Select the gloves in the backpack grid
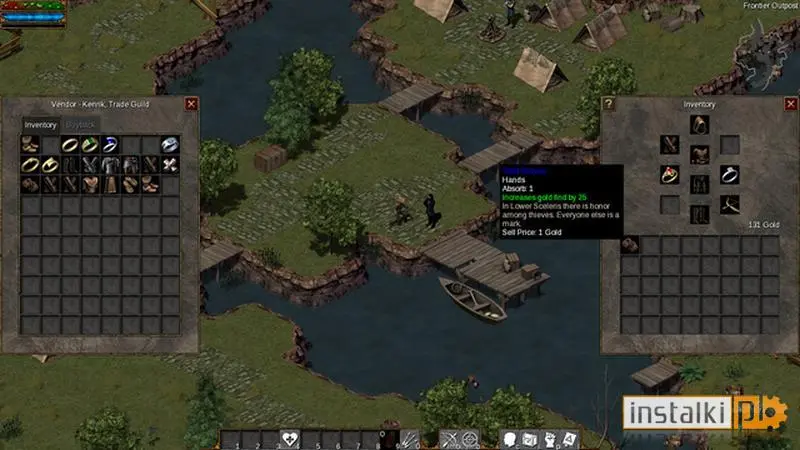Image resolution: width=800 pixels, height=450 pixels. coord(630,244)
